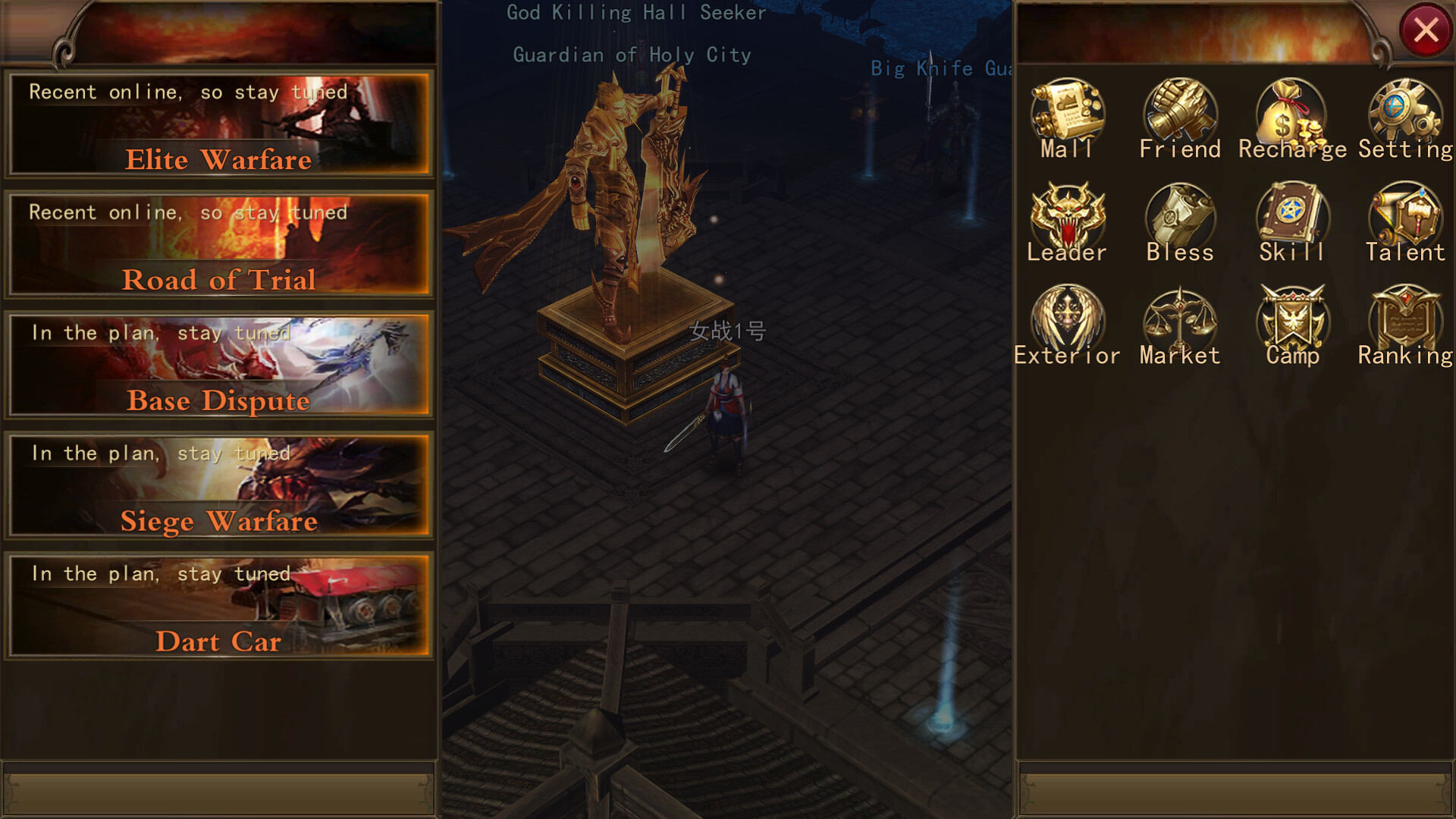Open the Siege Warfare activity
1456x819 pixels.
218,487
